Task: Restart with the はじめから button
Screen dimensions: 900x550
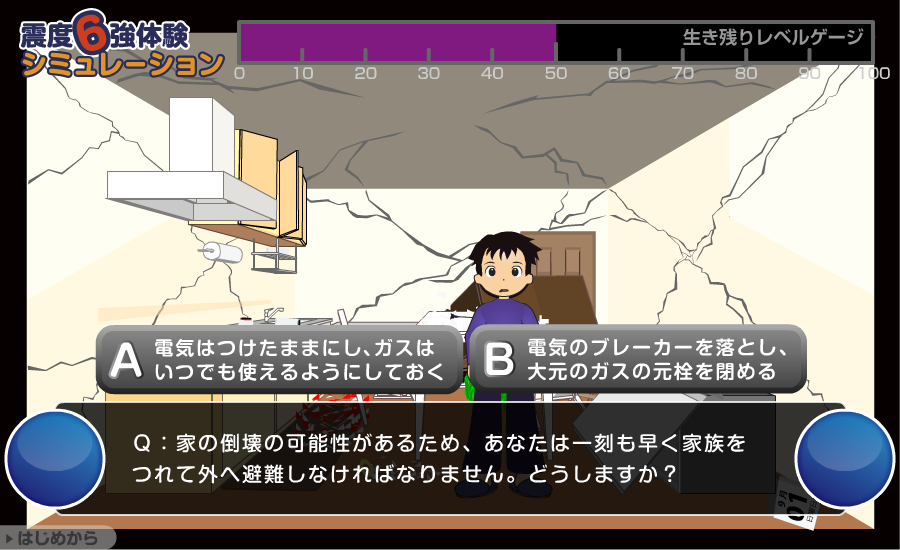Action: coord(58,539)
